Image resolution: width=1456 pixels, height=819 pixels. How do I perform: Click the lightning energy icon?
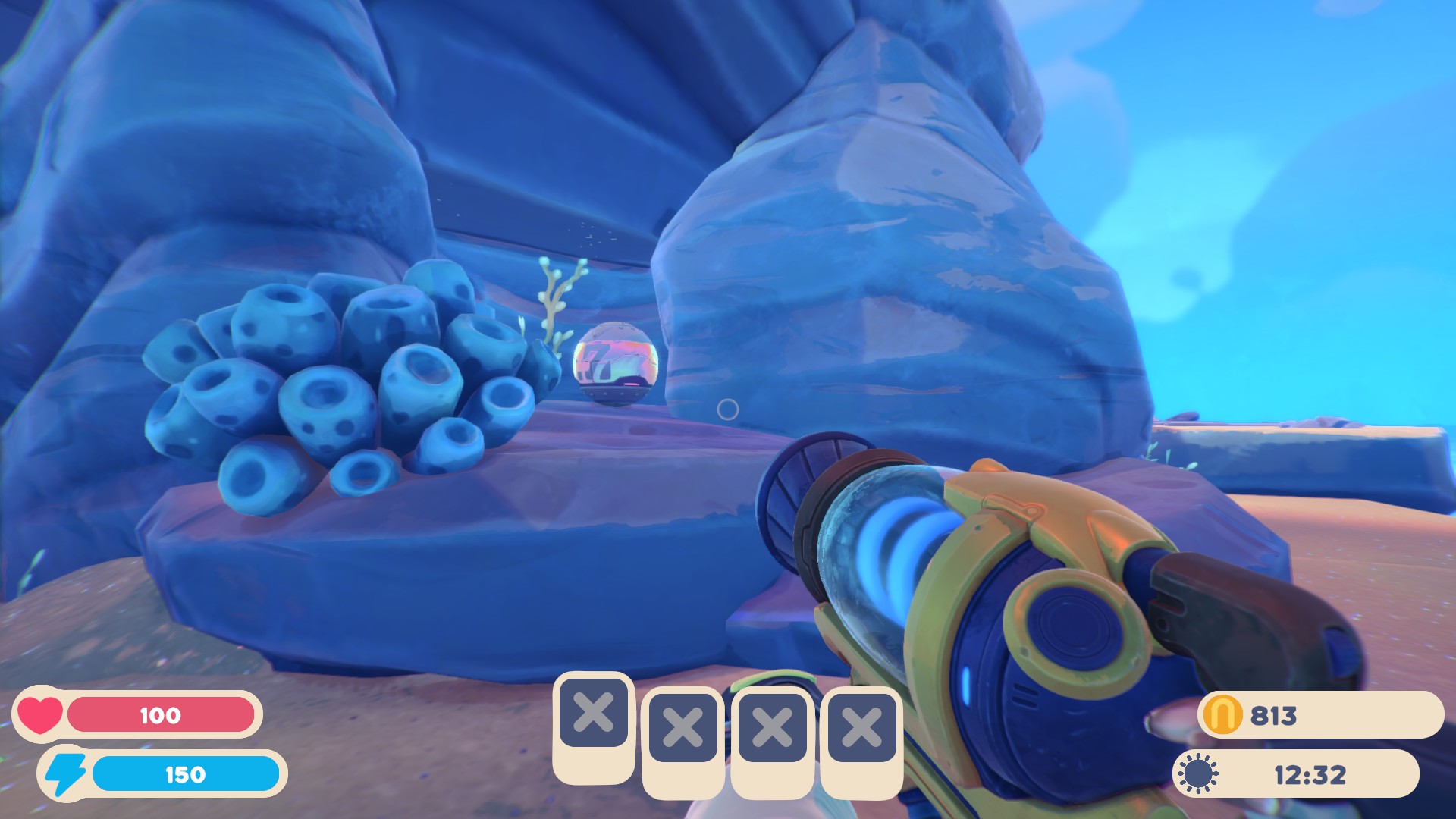[x=65, y=774]
